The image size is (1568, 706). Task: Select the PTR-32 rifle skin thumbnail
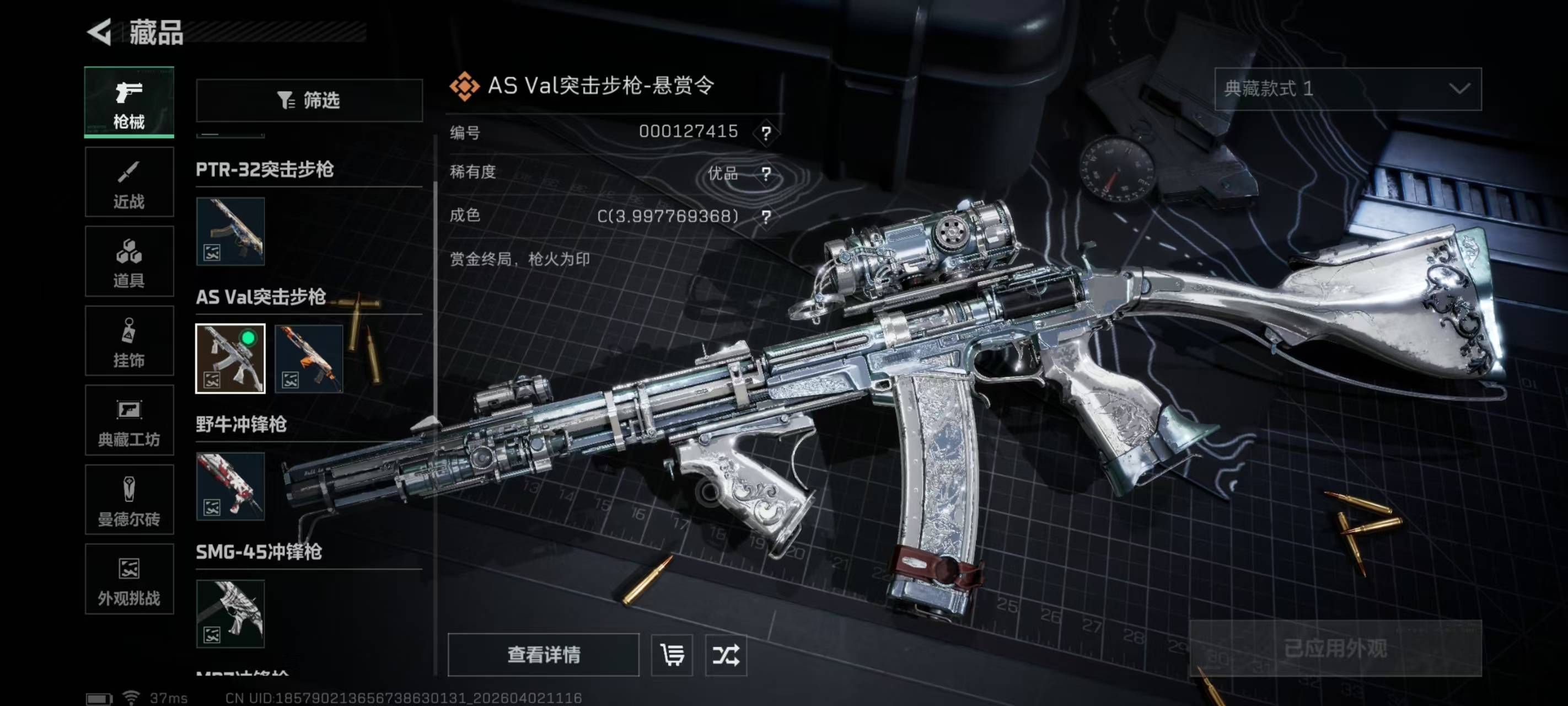[x=230, y=232]
